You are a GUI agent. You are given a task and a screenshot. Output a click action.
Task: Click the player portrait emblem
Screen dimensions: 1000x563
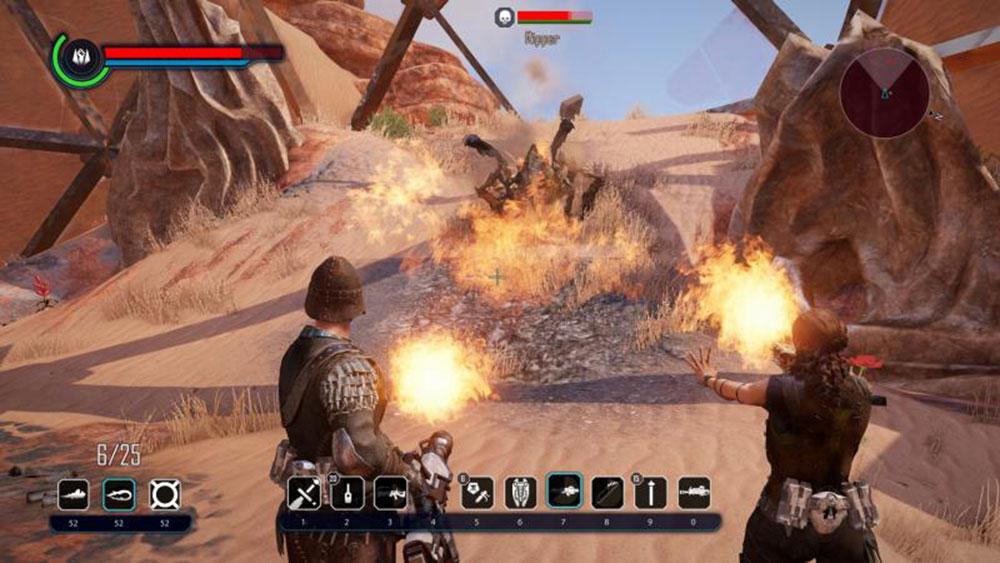[x=78, y=58]
